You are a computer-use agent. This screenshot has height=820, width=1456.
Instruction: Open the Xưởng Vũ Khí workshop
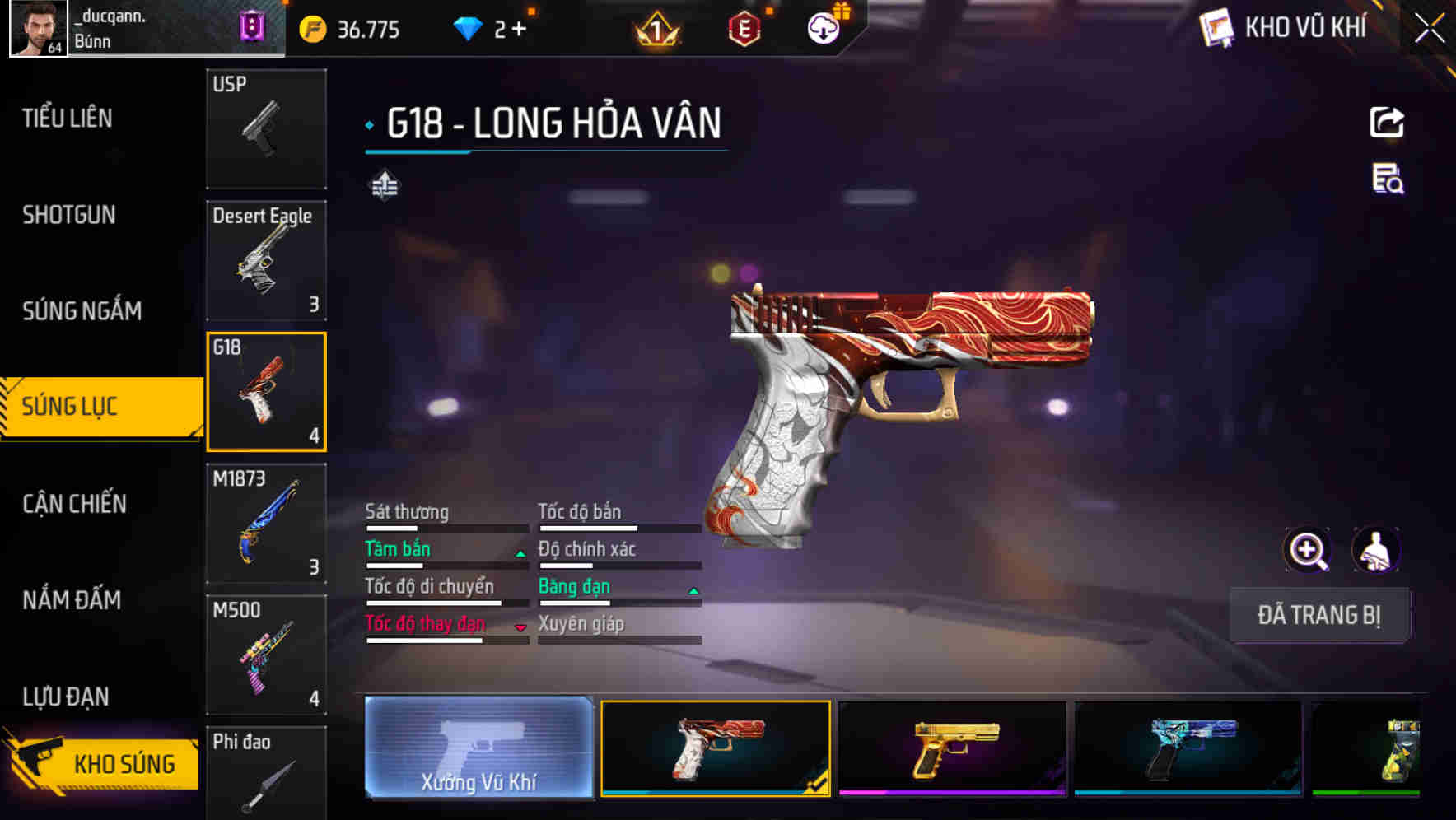click(478, 748)
